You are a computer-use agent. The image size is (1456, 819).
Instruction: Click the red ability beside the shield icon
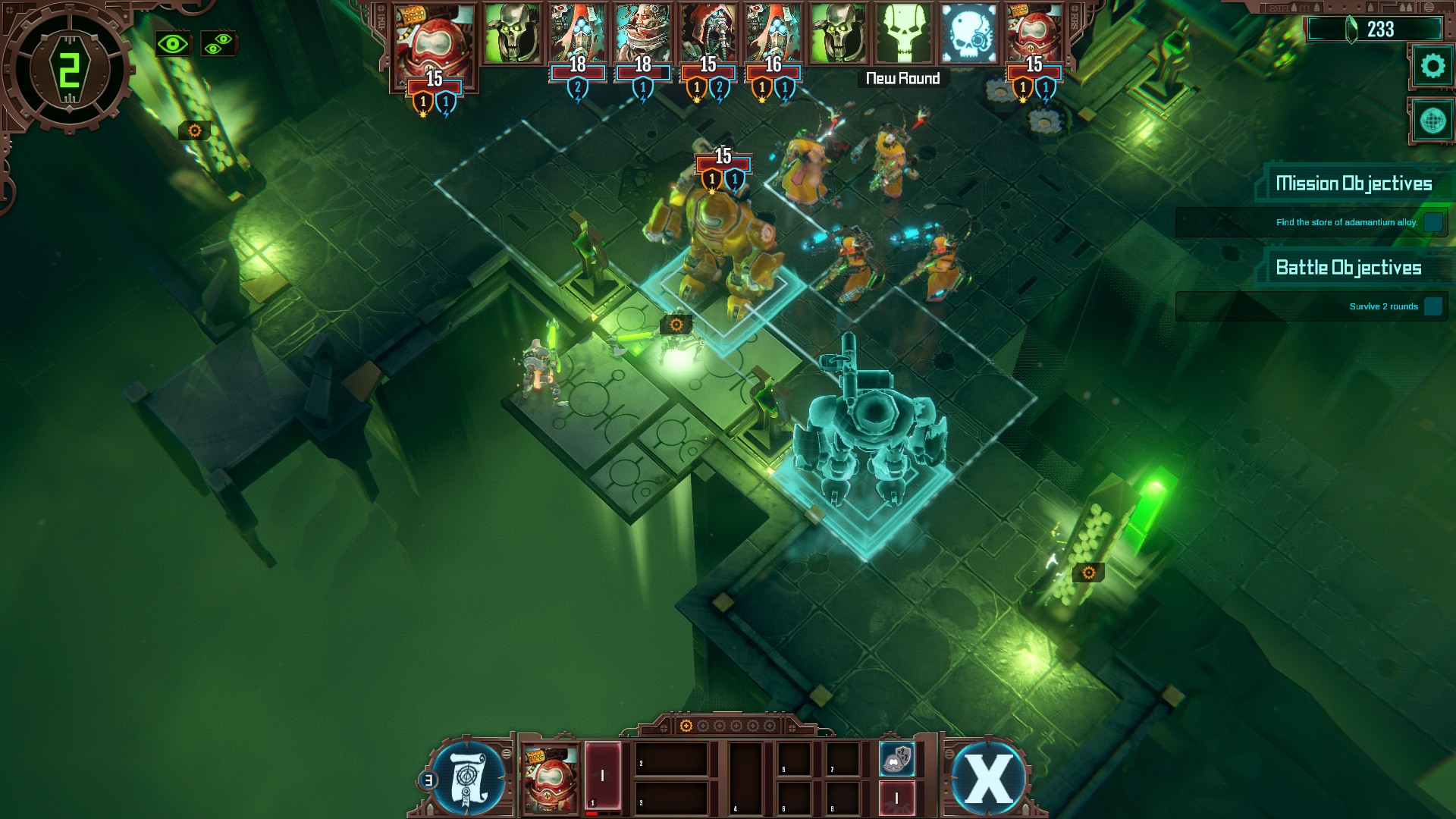click(896, 798)
